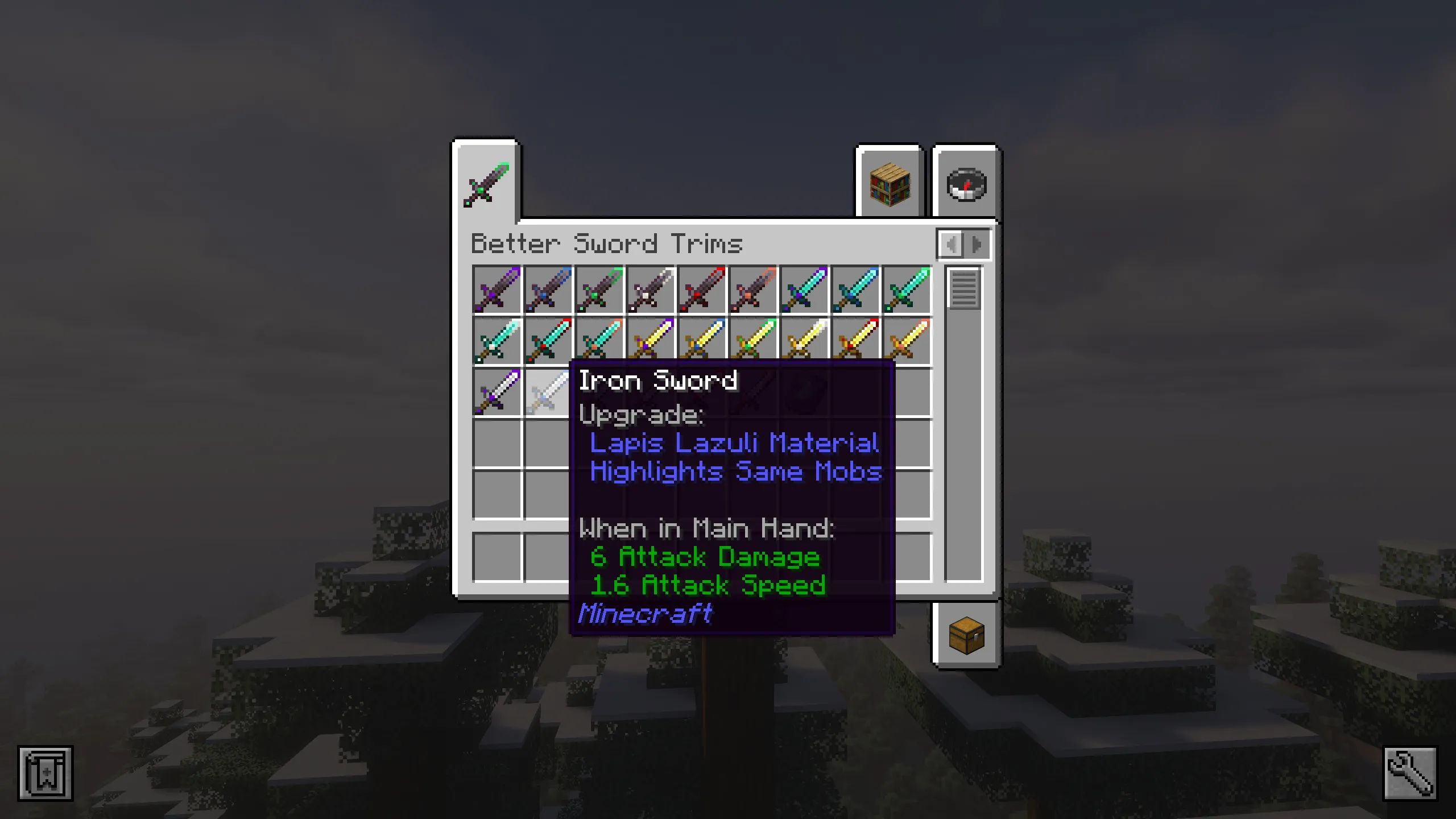Click the left page-navigation arrow

[953, 245]
